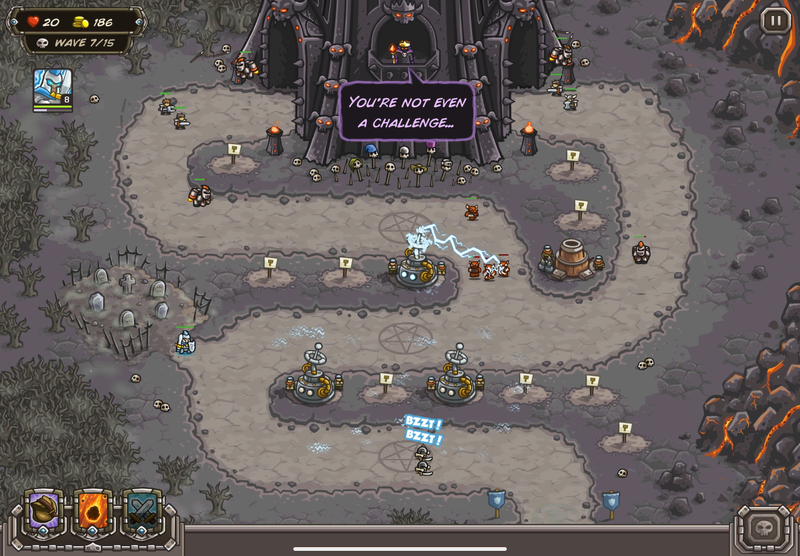Select the knight hero portrait

[50, 87]
